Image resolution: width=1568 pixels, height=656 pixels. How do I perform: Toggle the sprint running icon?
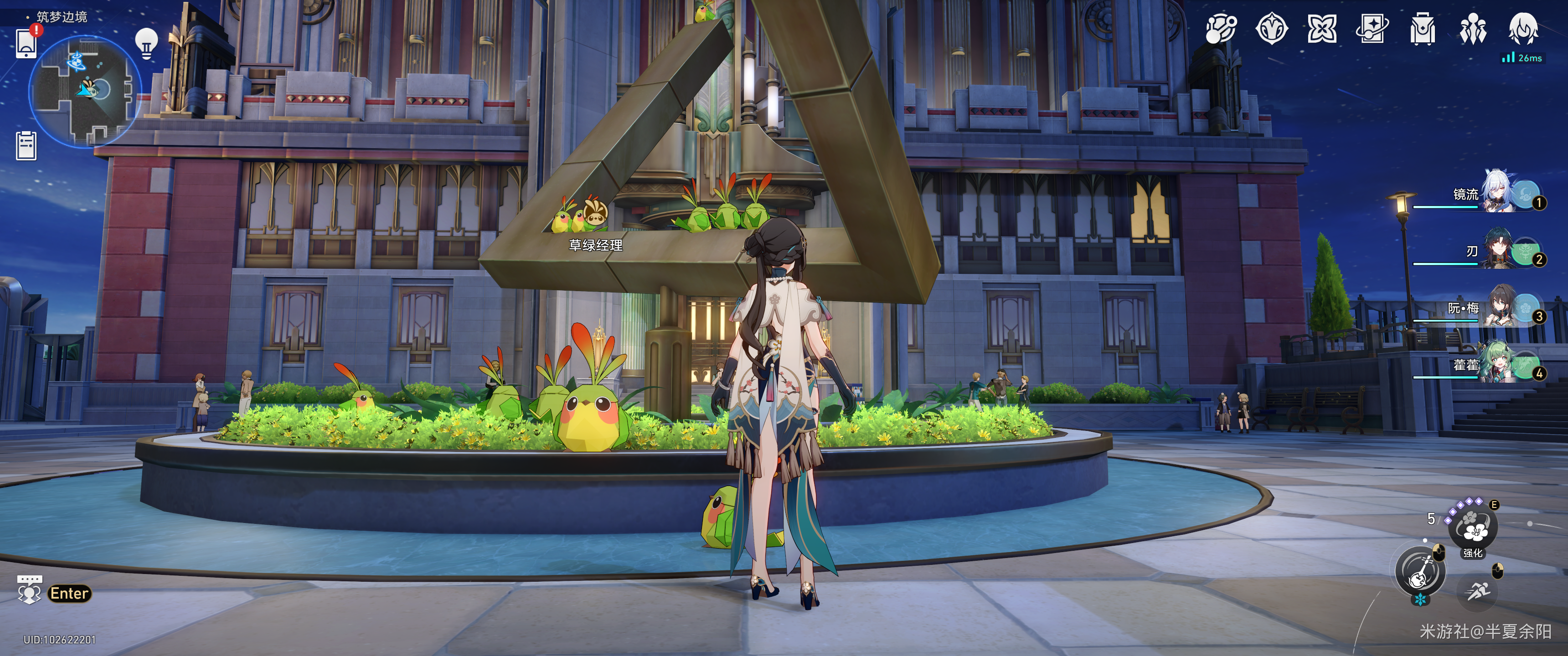[x=1477, y=591]
